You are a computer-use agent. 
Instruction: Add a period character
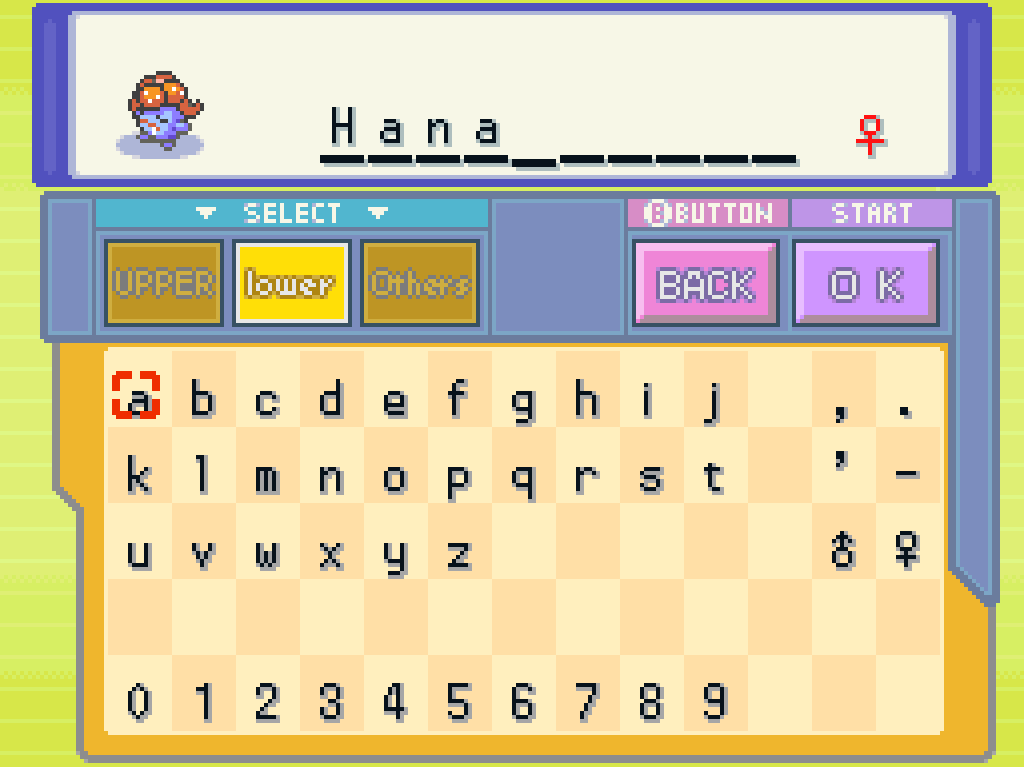pos(906,405)
